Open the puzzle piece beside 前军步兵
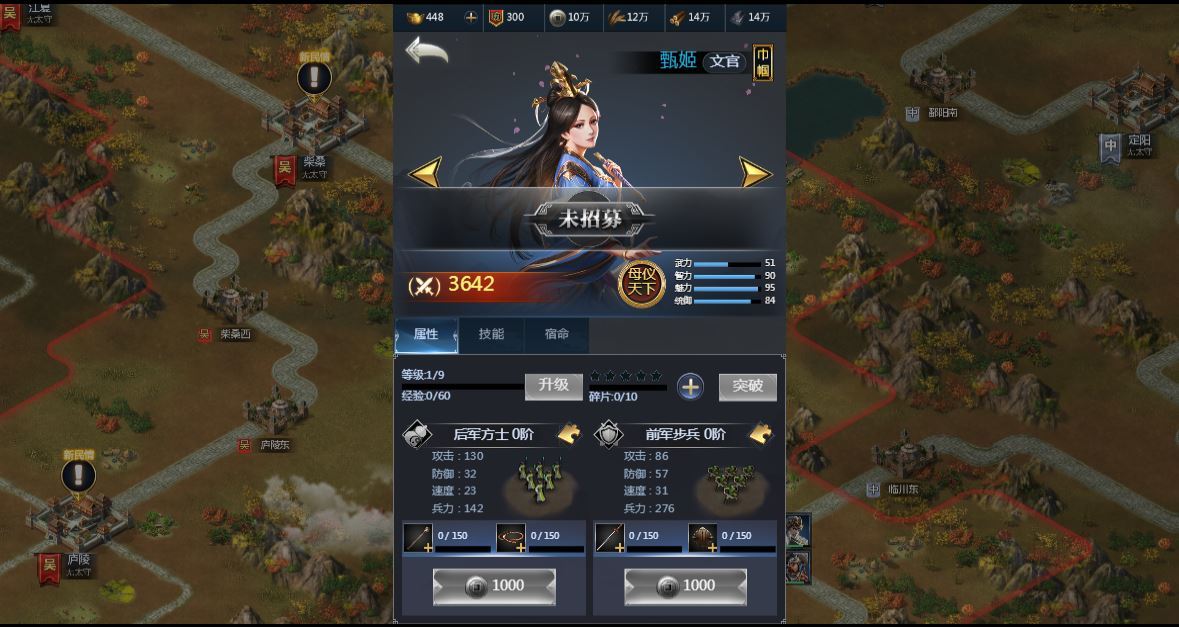 [x=761, y=434]
